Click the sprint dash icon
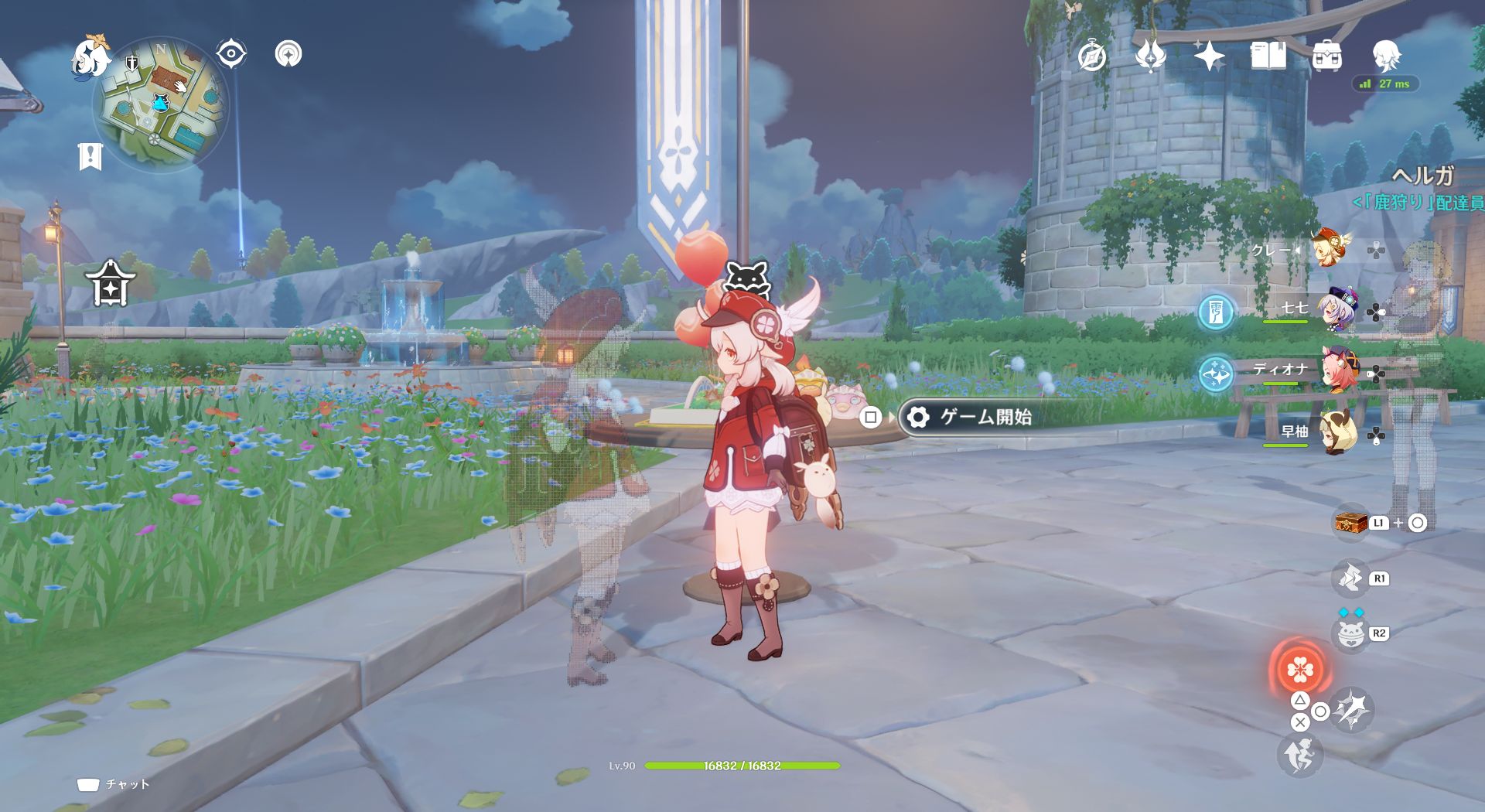 [1299, 755]
